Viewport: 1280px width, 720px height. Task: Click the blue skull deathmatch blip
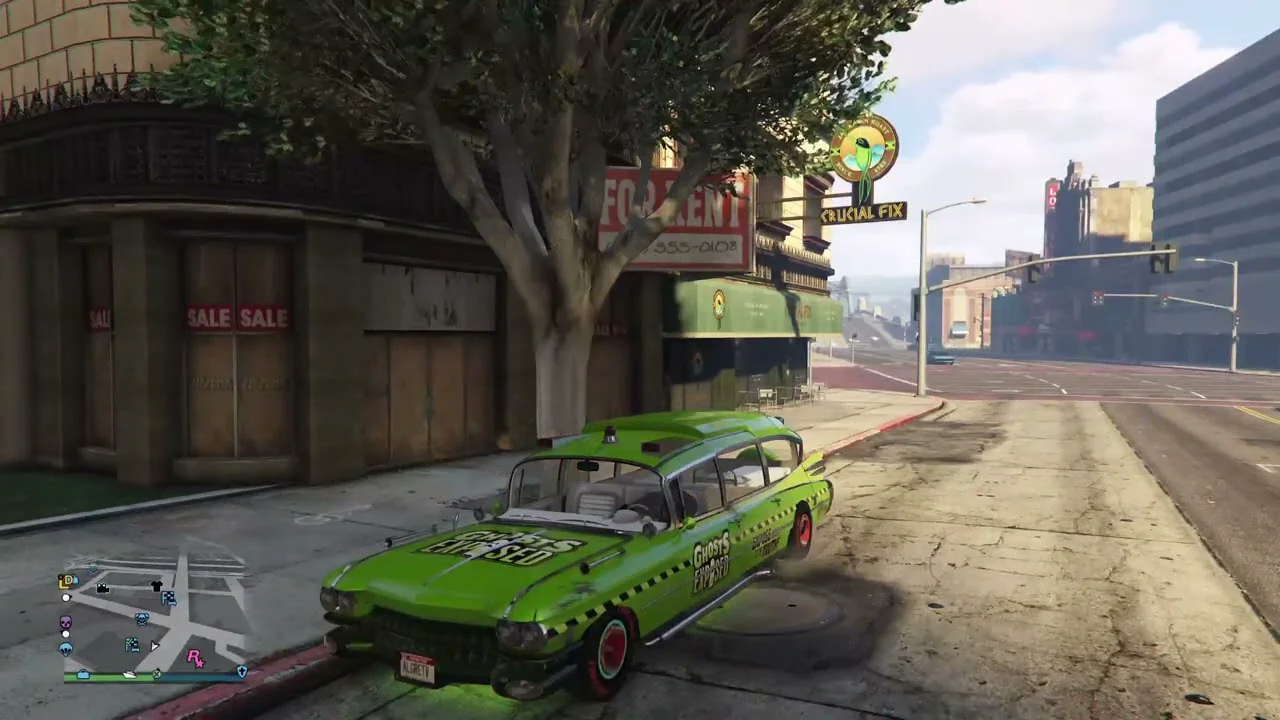142,619
